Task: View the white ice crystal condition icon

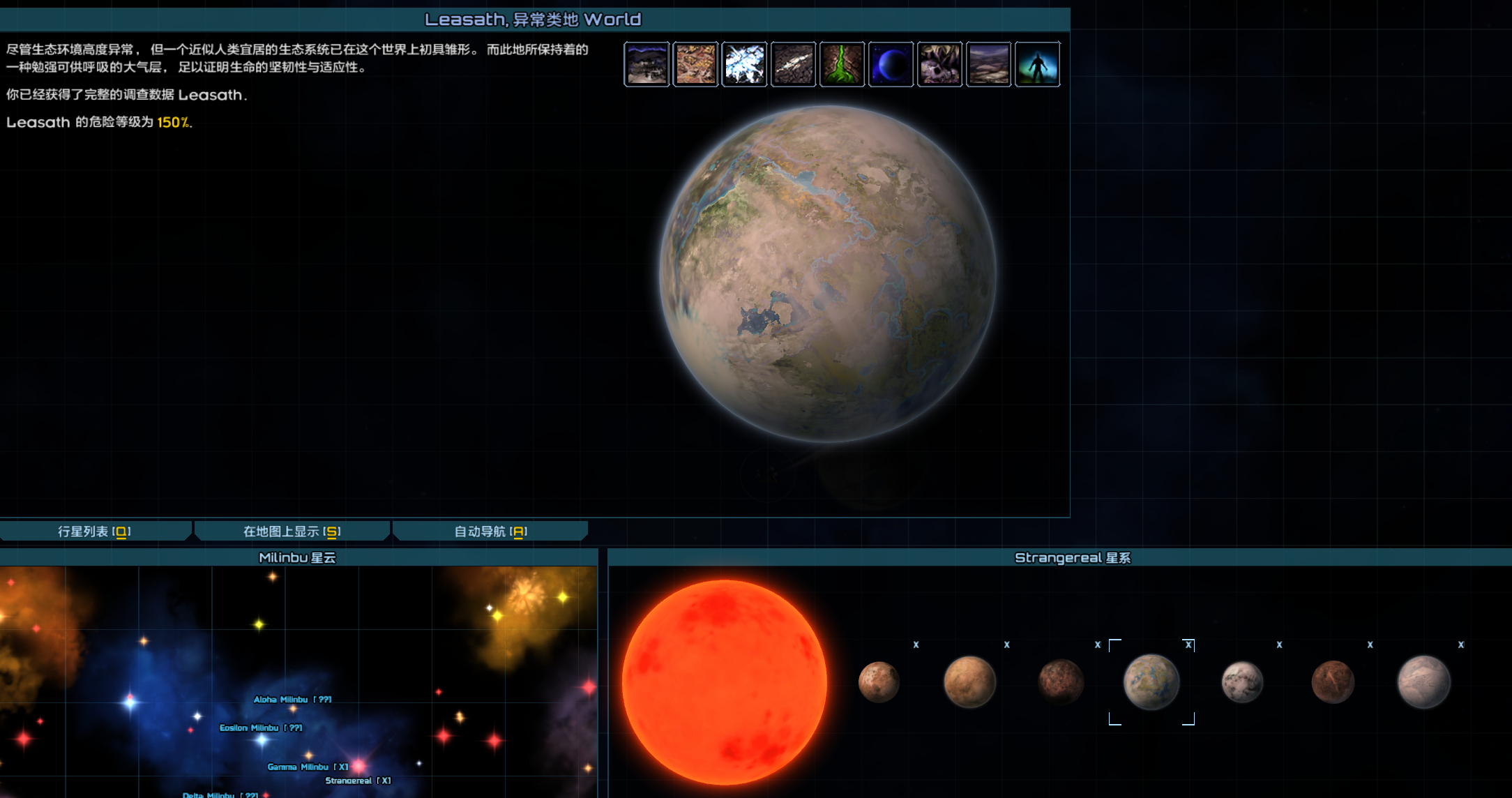Action: 744,64
